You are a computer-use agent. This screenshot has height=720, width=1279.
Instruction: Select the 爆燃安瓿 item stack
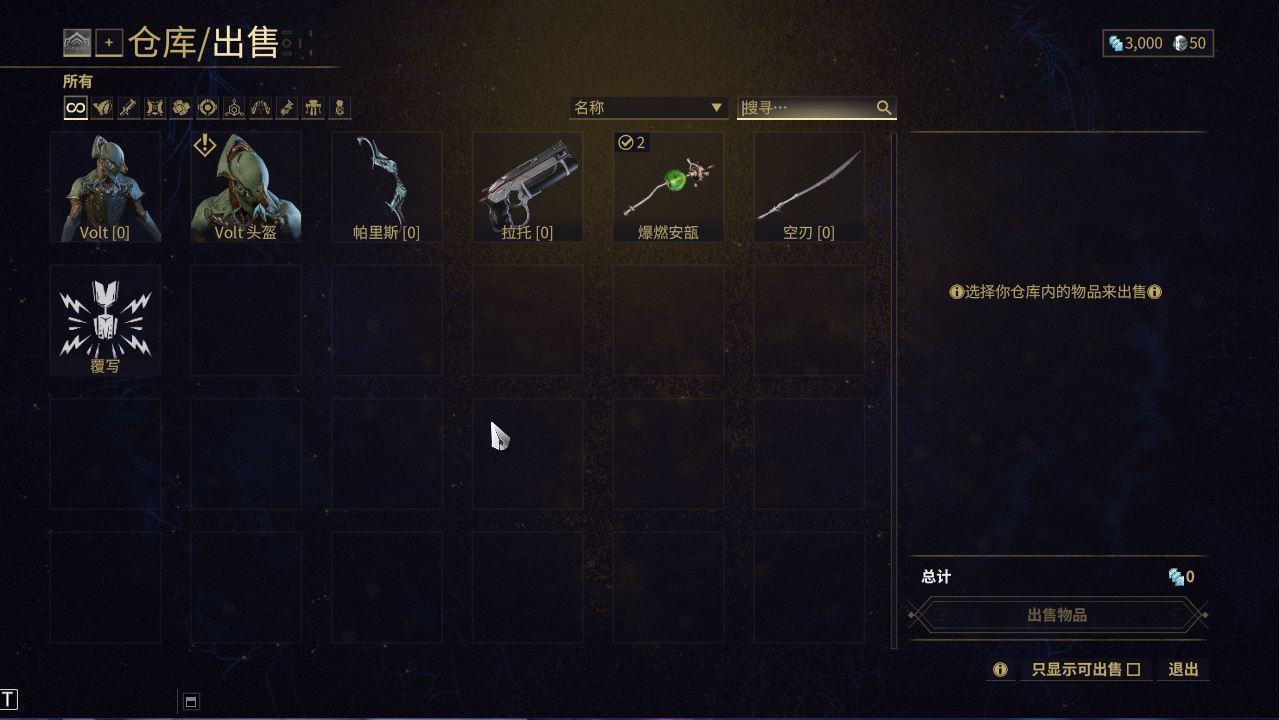click(668, 188)
